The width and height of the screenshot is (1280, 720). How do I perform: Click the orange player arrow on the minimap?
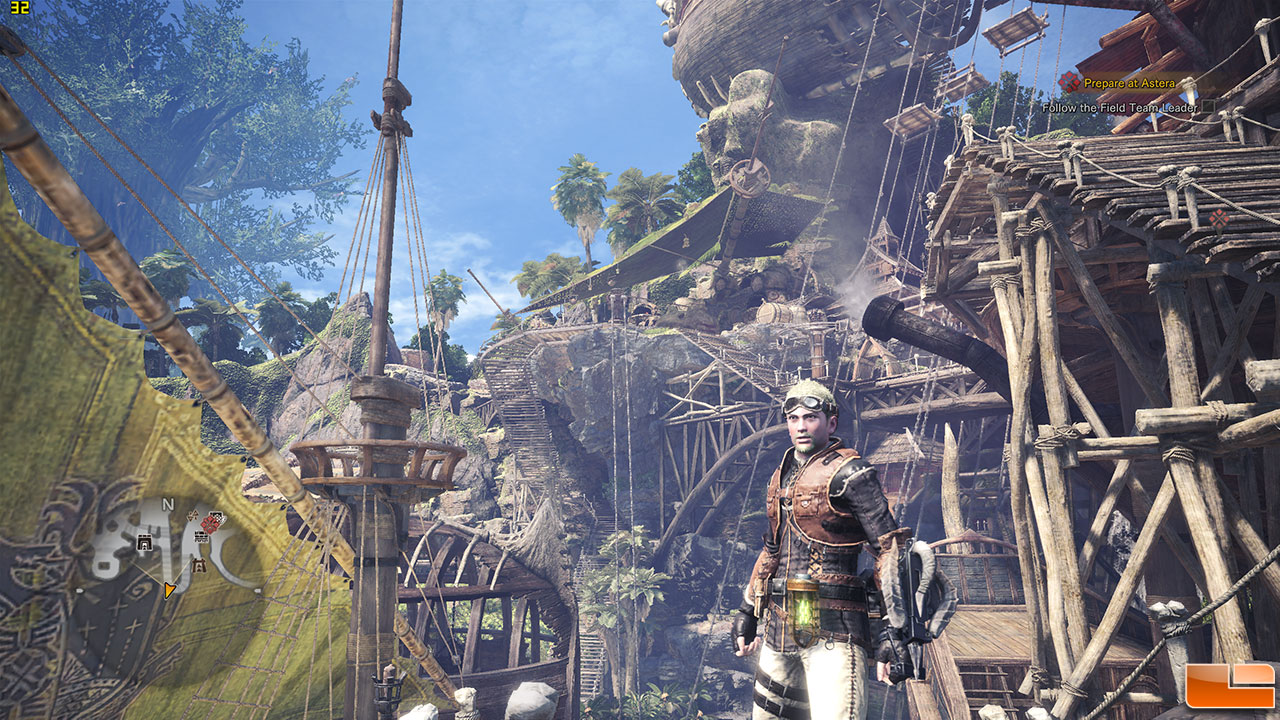pyautogui.click(x=169, y=590)
